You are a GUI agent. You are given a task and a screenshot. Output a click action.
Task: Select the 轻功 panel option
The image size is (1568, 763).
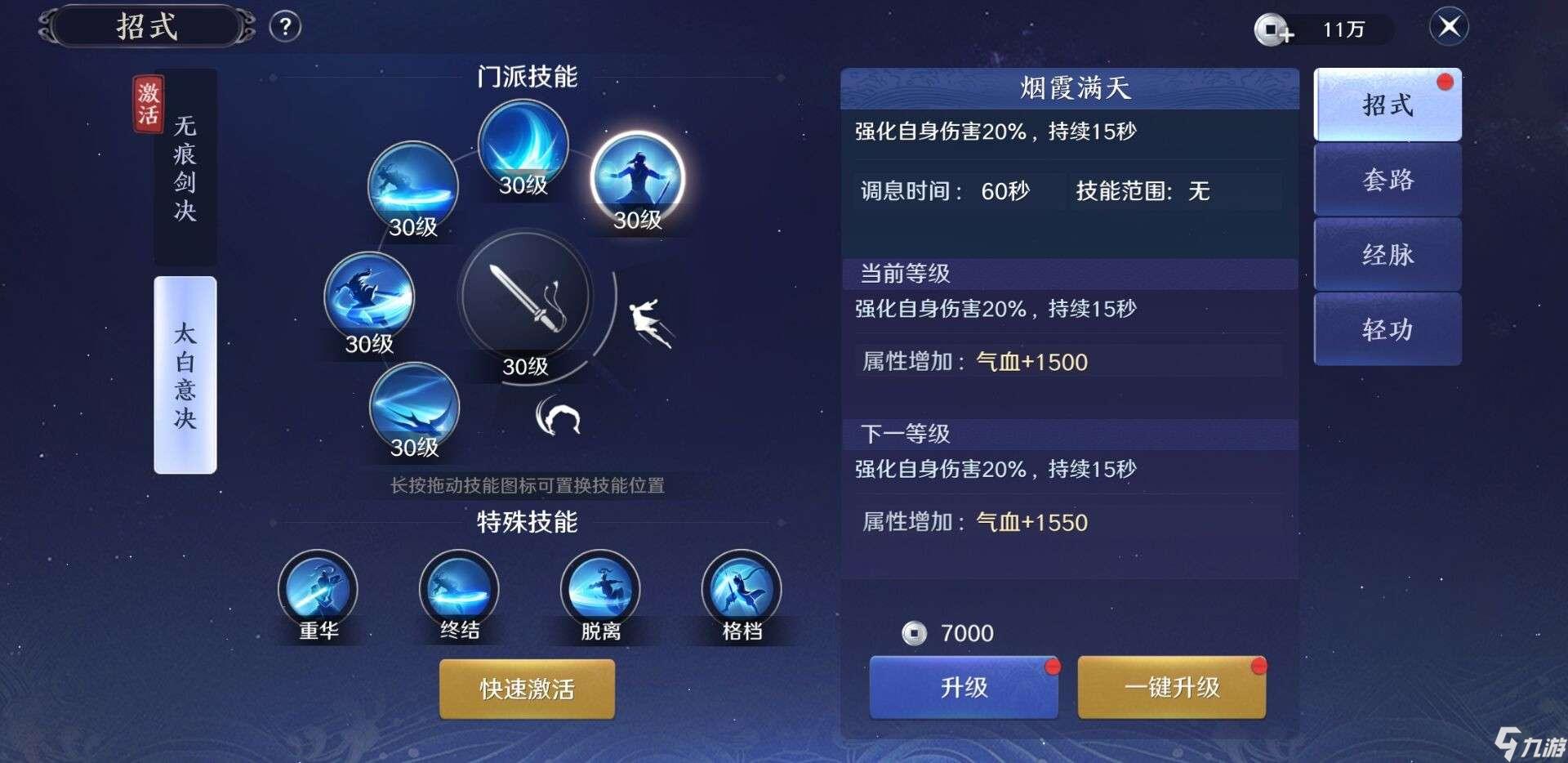click(x=1387, y=329)
